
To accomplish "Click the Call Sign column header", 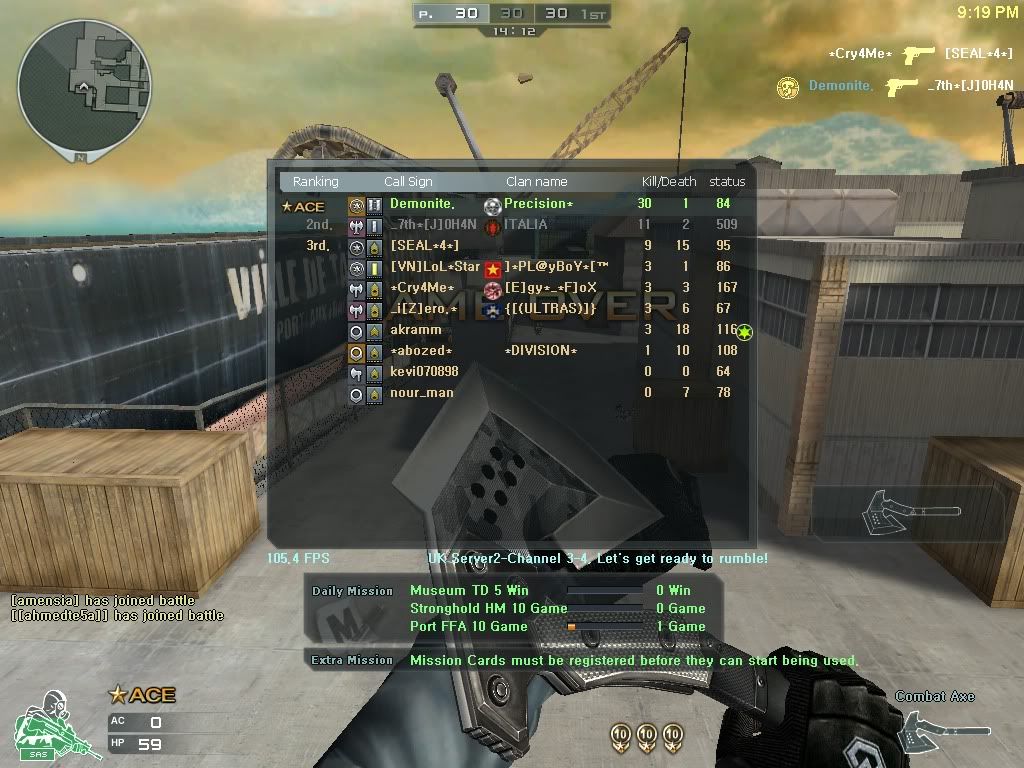I will (x=408, y=182).
